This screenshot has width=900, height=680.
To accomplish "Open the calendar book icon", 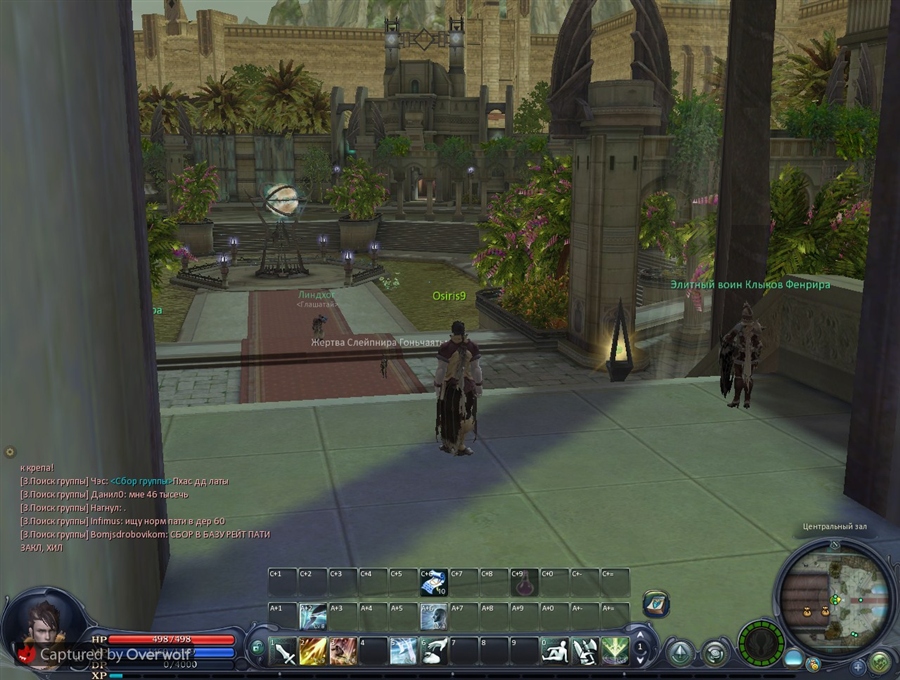I will click(656, 603).
